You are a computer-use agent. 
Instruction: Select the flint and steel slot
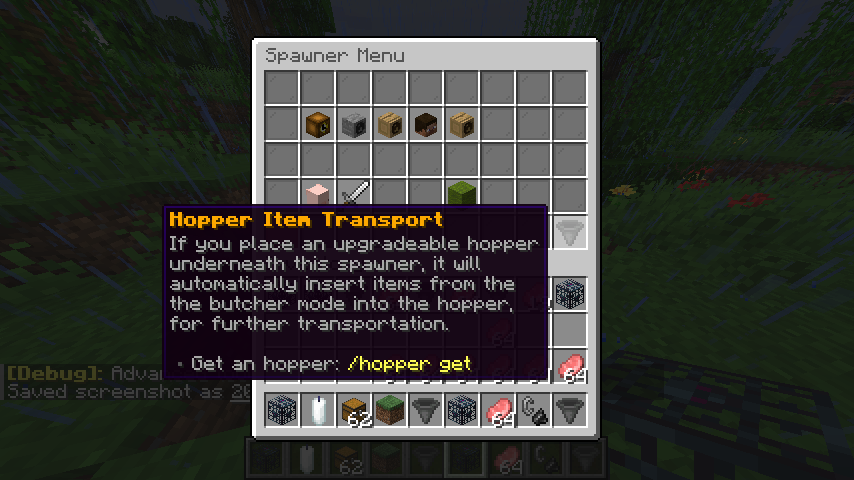(534, 411)
